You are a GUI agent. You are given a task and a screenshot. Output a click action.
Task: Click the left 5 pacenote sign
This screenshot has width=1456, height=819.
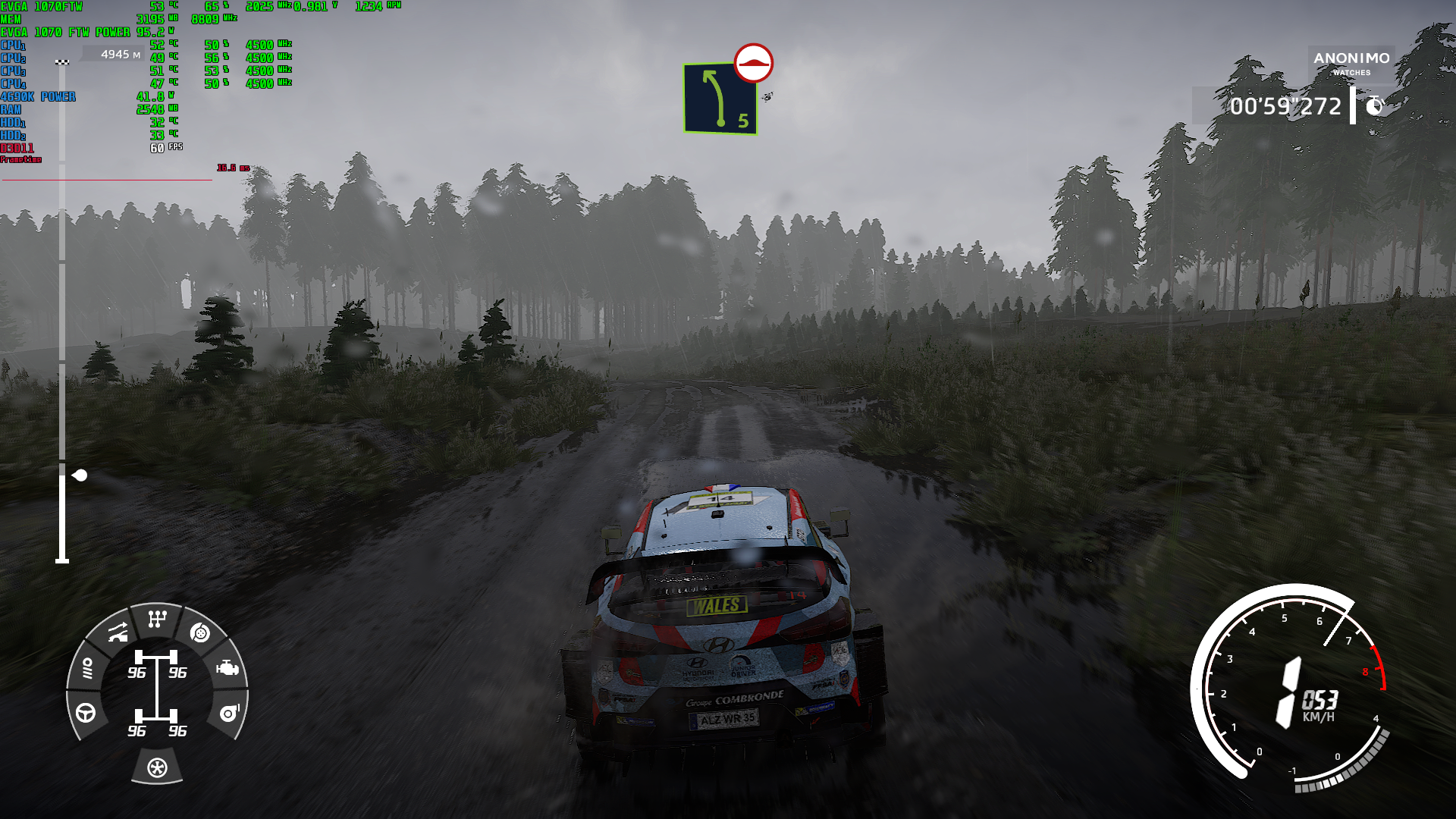(720, 99)
